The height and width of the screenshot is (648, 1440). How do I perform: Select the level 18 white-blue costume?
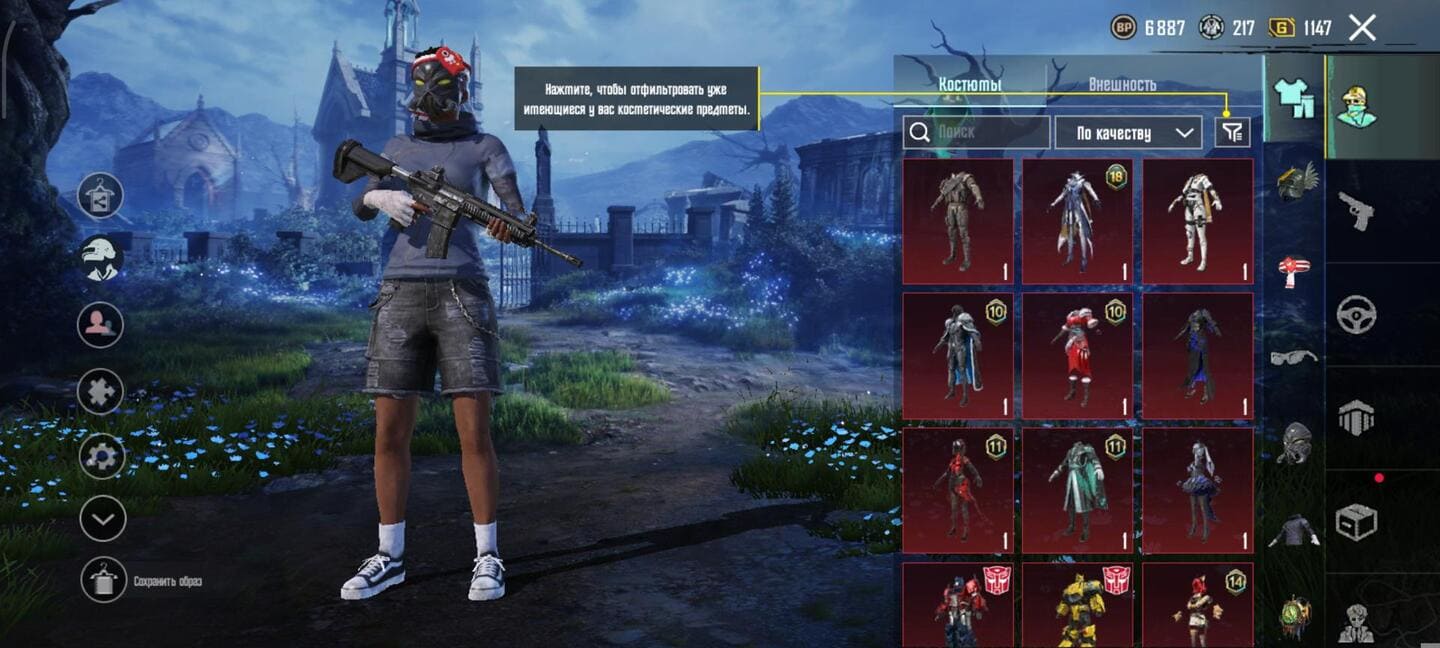[x=1077, y=221]
